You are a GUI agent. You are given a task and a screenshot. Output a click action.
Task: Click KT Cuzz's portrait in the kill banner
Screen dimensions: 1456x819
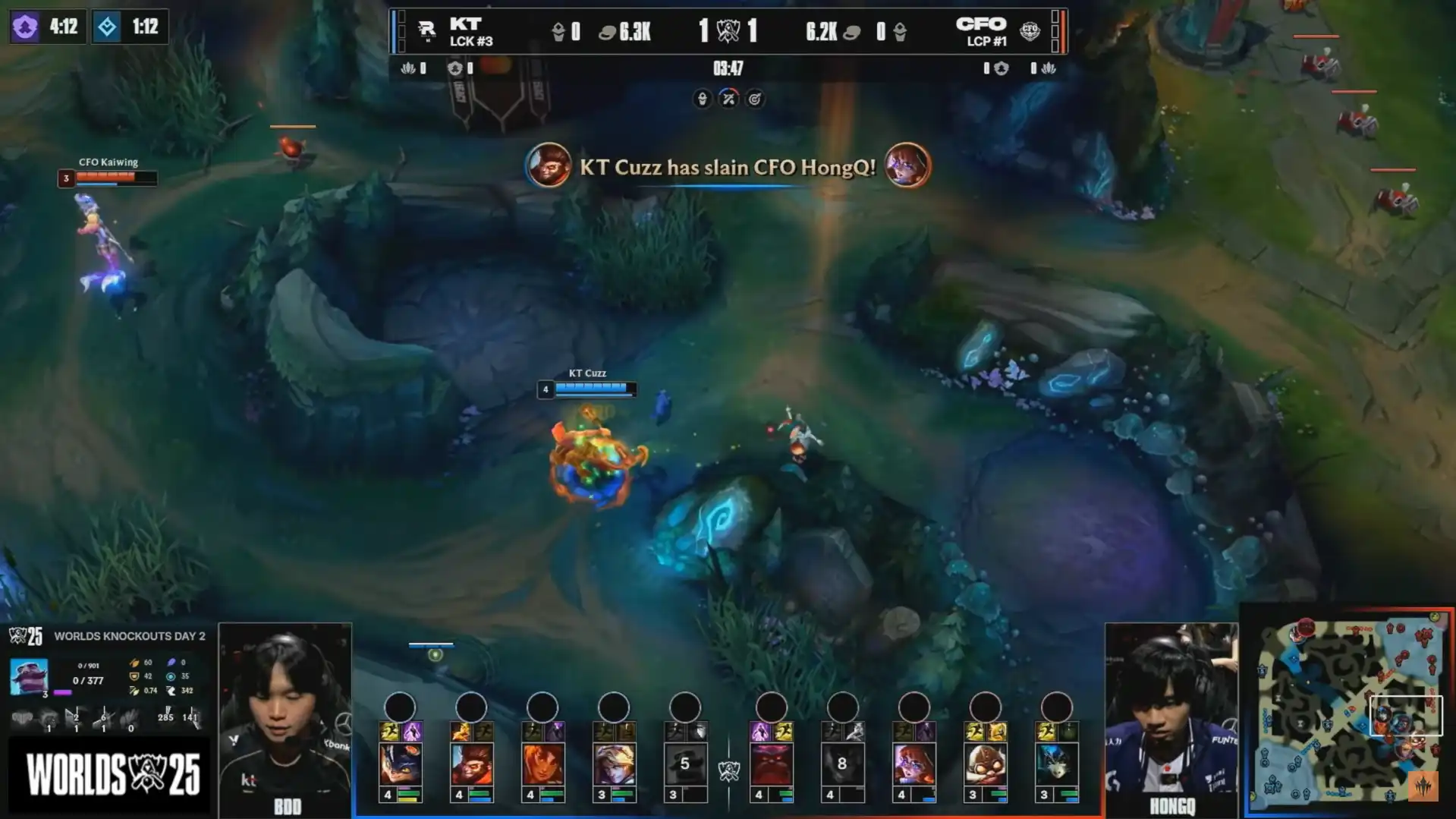549,165
